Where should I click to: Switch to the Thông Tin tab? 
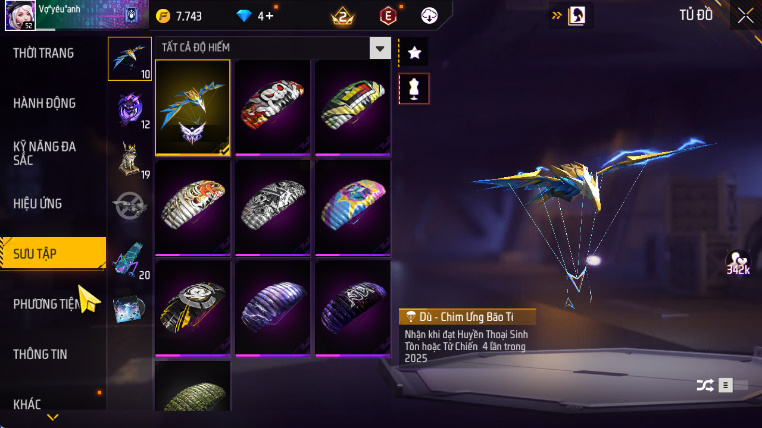tap(40, 354)
